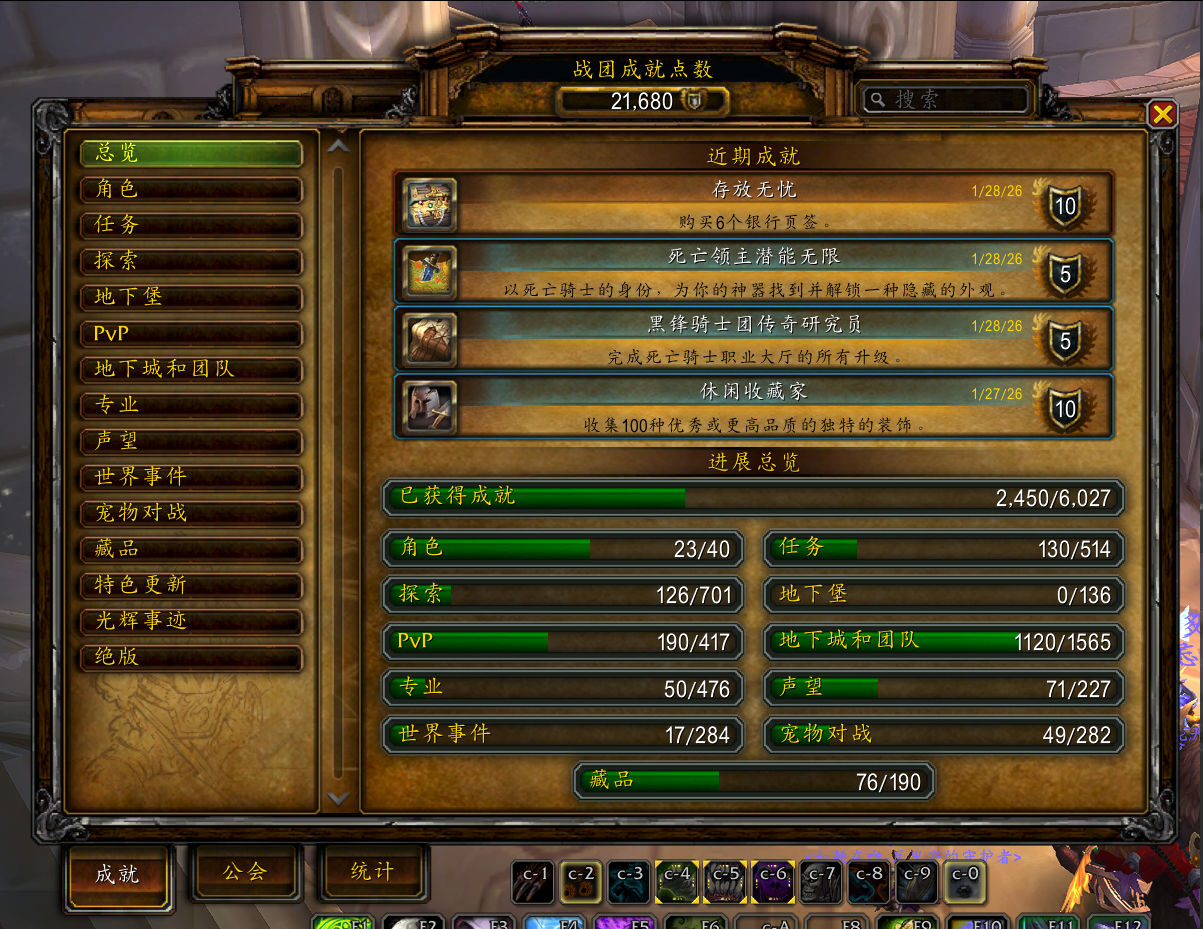Select the 总览 category
This screenshot has width=1203, height=929.
[191, 153]
